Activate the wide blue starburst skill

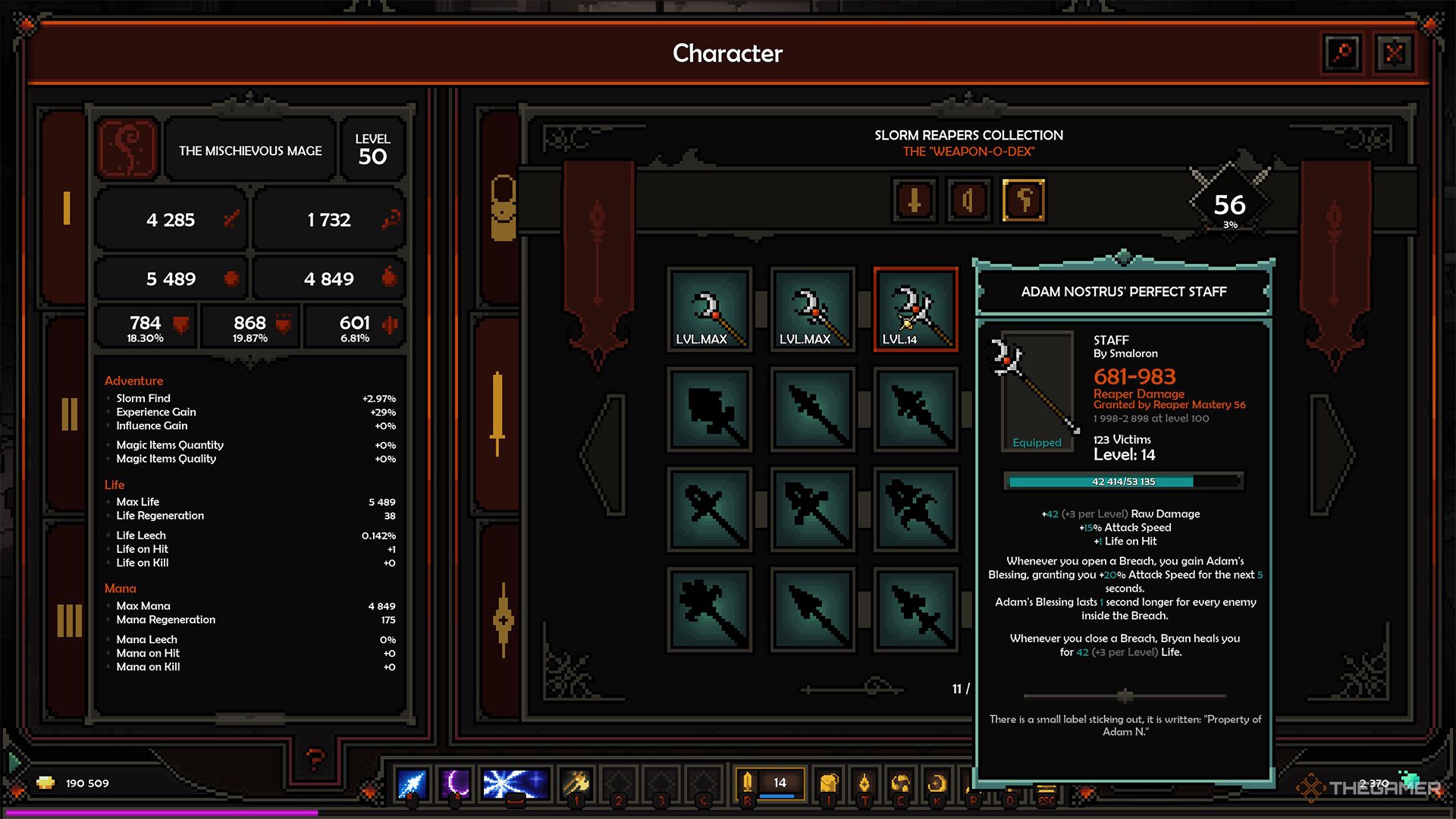516,783
